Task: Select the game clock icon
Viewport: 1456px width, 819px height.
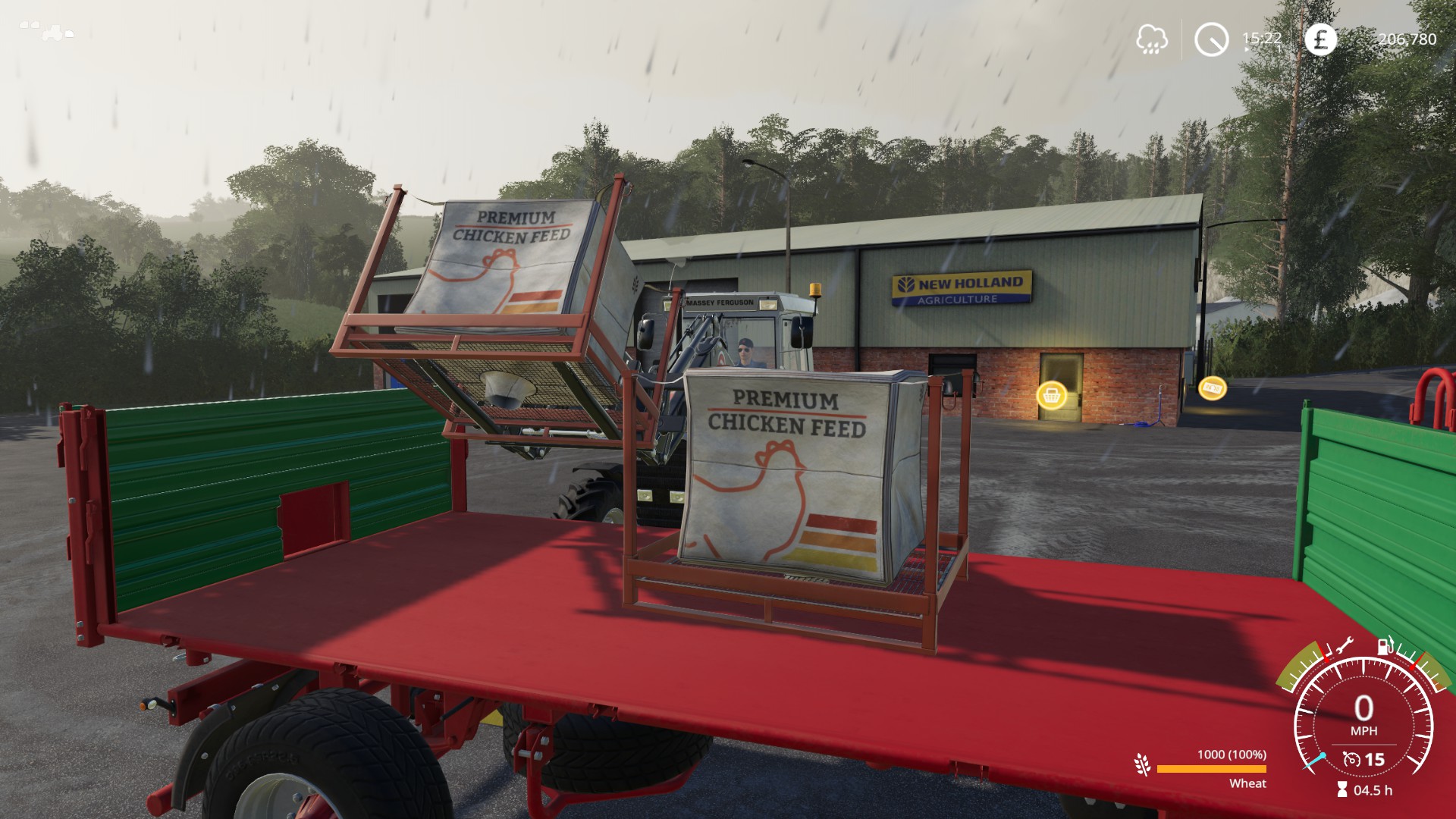Action: pyautogui.click(x=1211, y=39)
